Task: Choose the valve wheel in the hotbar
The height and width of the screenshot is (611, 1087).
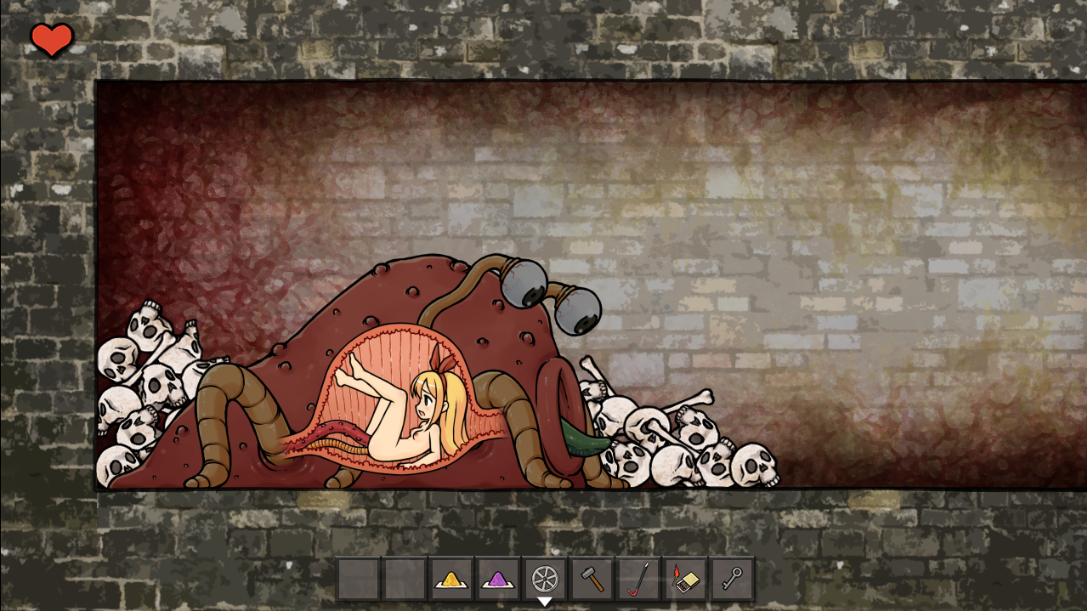Action: [545, 579]
